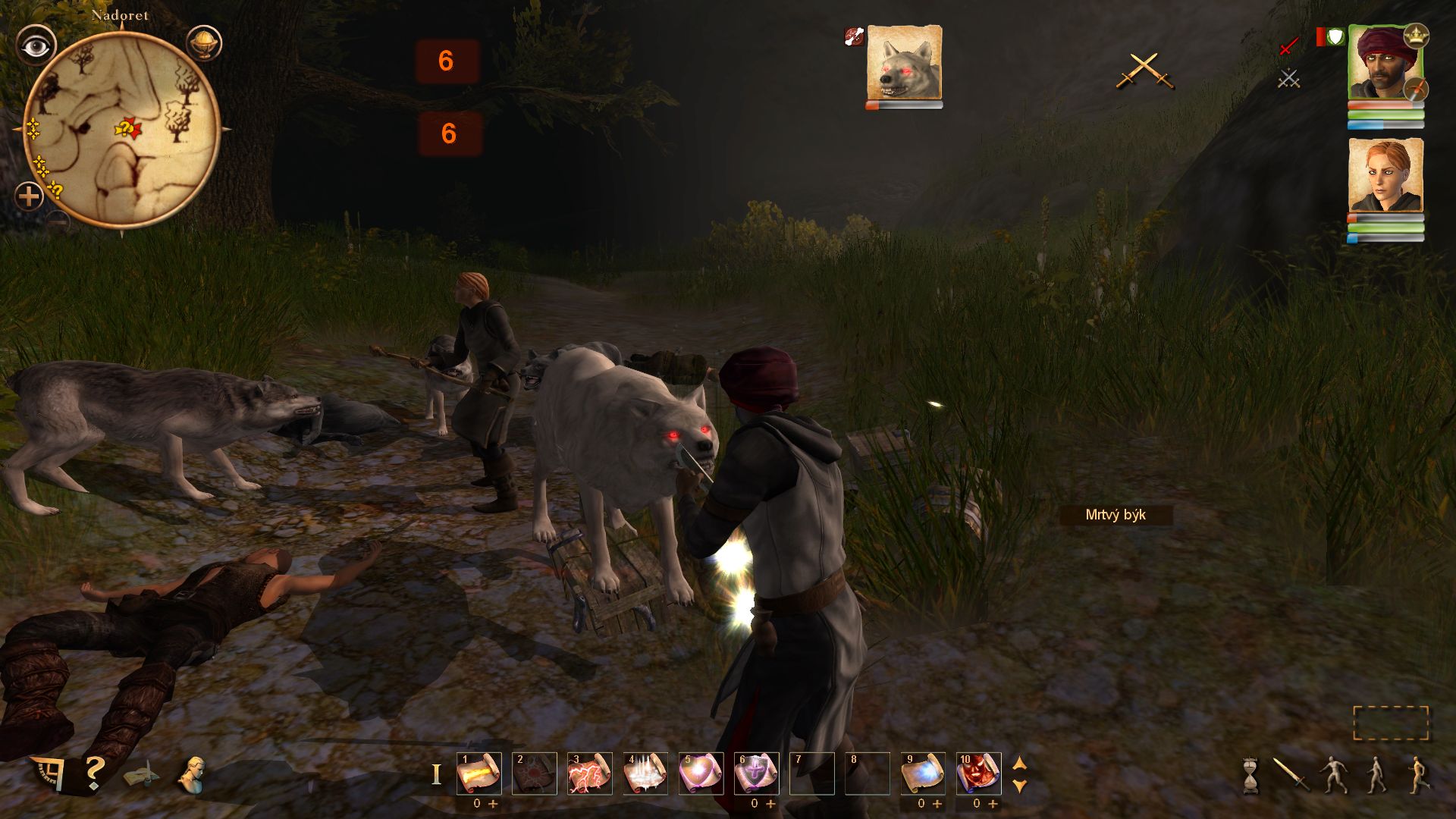Open the world map globe icon
This screenshot has width=1456, height=819.
click(x=203, y=43)
